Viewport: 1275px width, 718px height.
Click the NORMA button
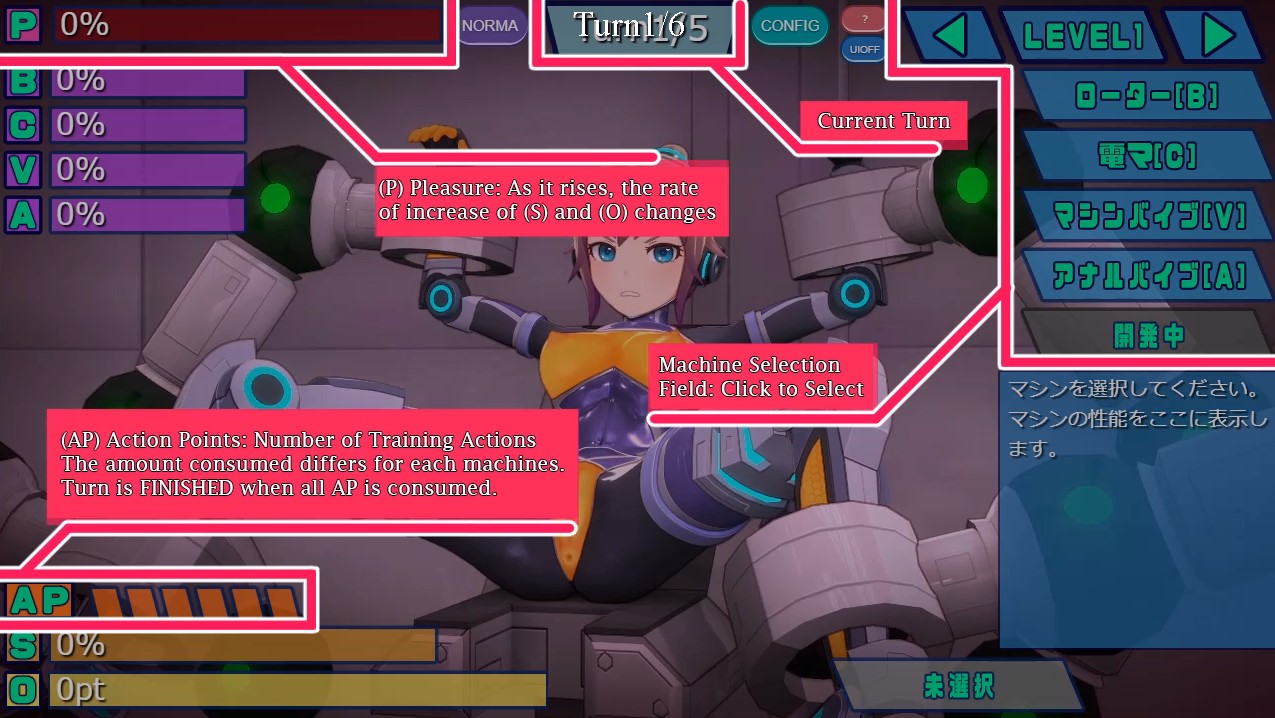(x=491, y=25)
